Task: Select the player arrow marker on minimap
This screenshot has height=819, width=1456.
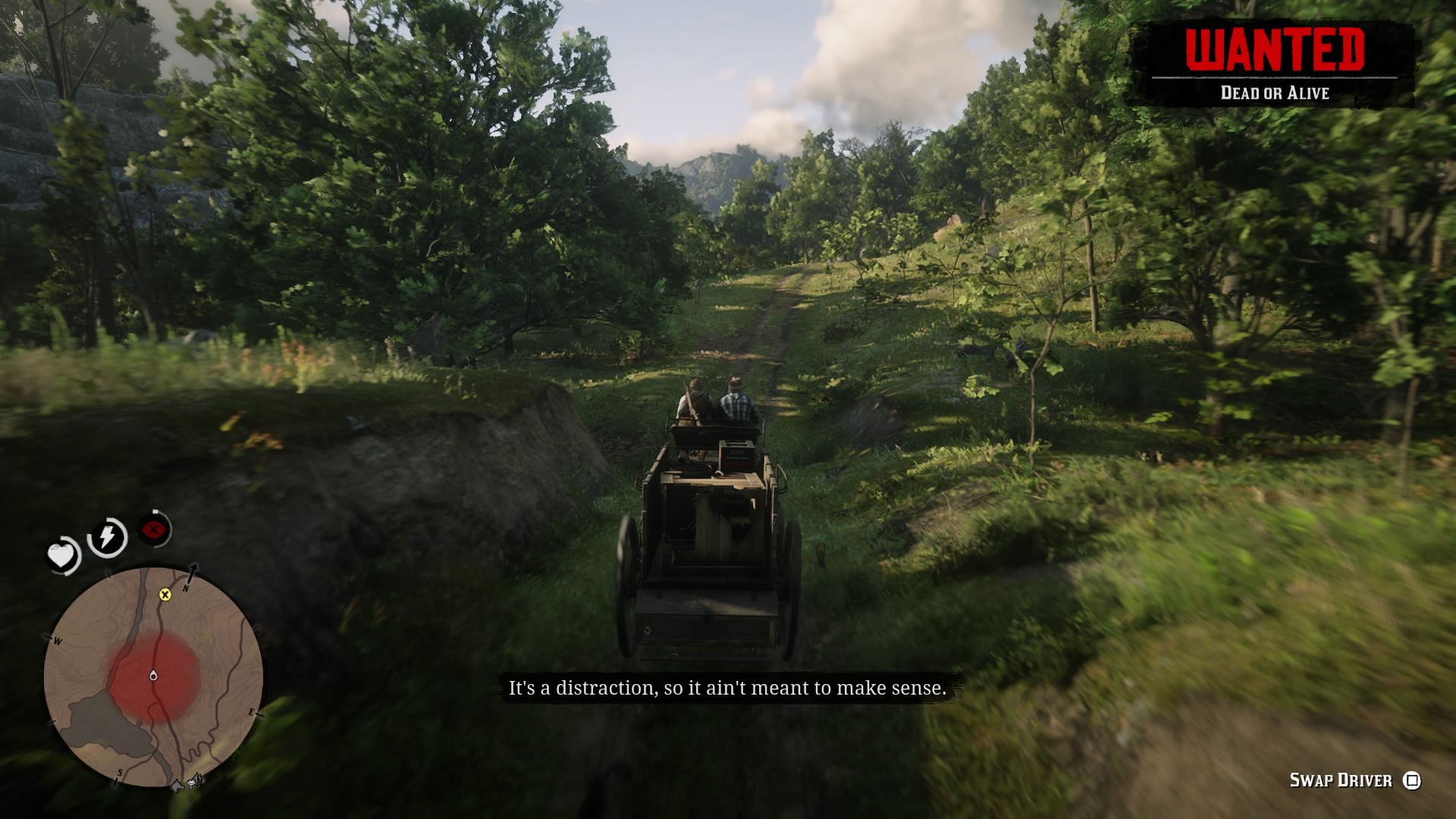Action: click(x=154, y=676)
